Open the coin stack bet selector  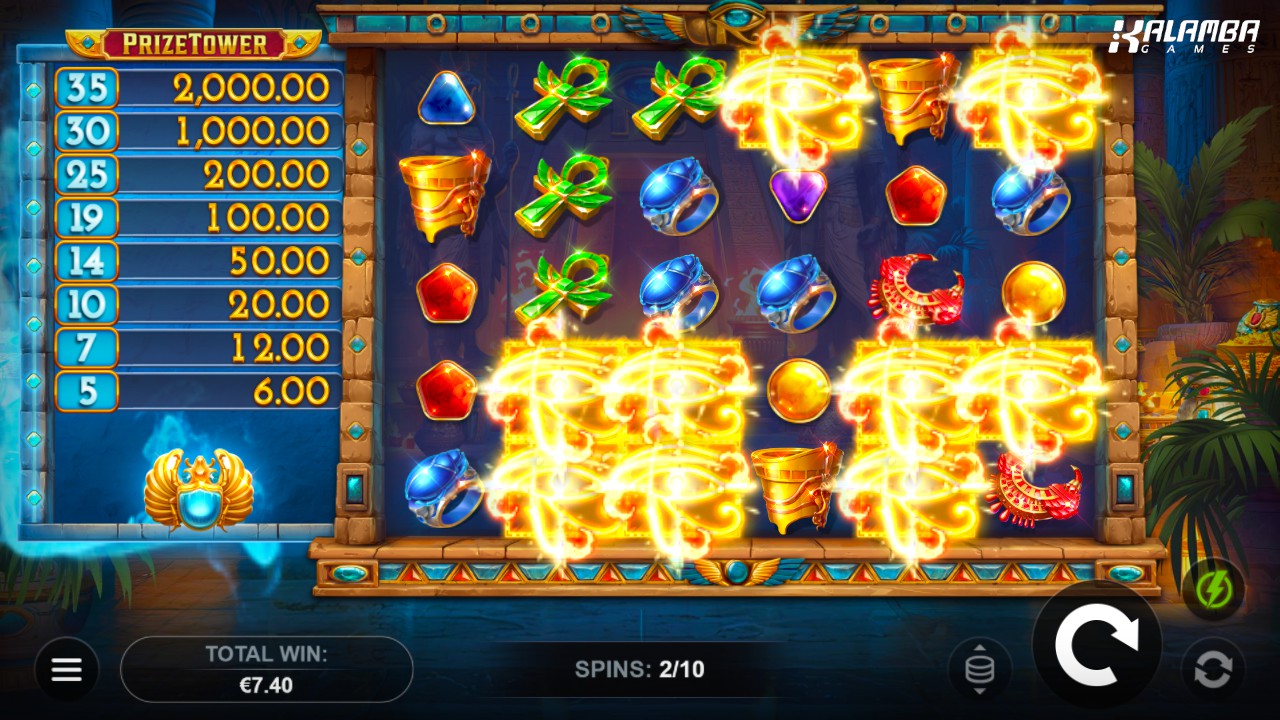pyautogui.click(x=980, y=669)
